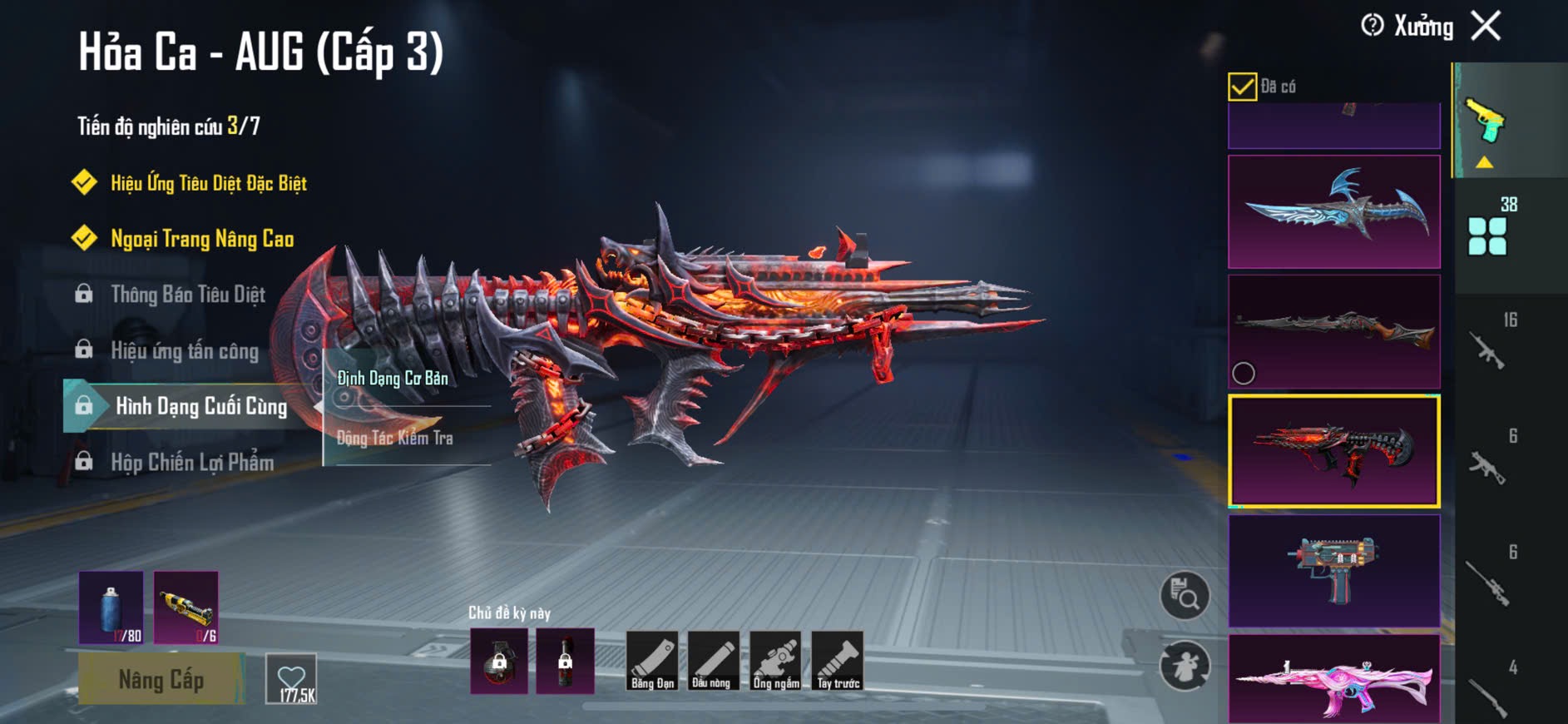This screenshot has height=724, width=1568.
Task: Open the Hộp Chiến Lợi Phẩm entry
Action: click(x=192, y=462)
